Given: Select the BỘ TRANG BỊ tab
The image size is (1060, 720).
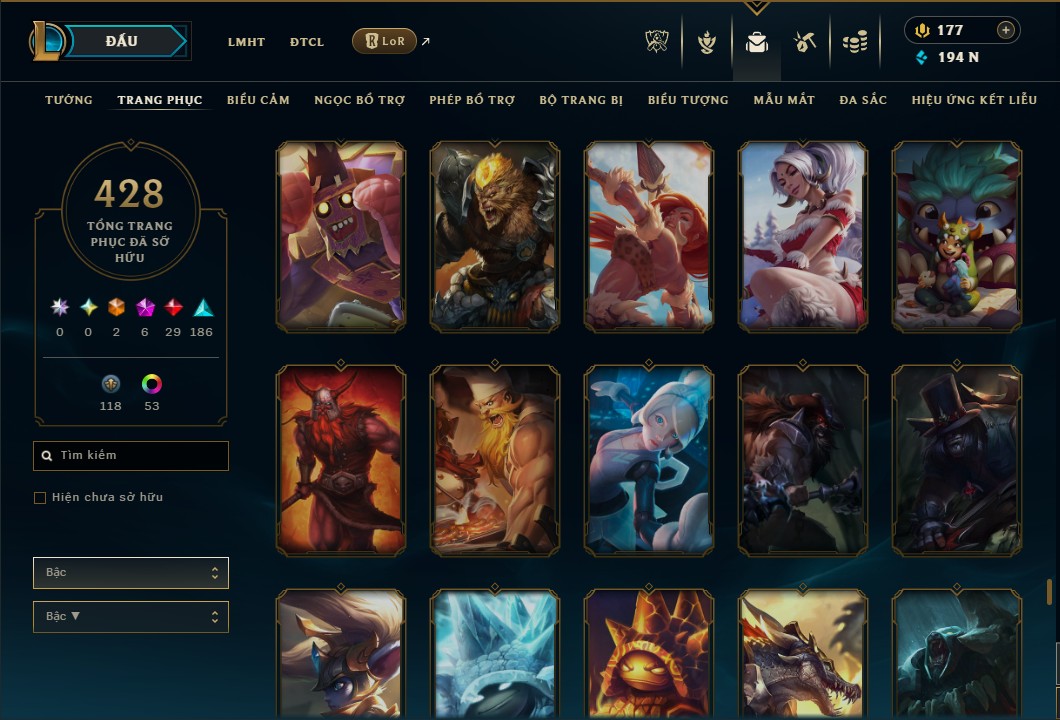Looking at the screenshot, I should click(x=581, y=100).
